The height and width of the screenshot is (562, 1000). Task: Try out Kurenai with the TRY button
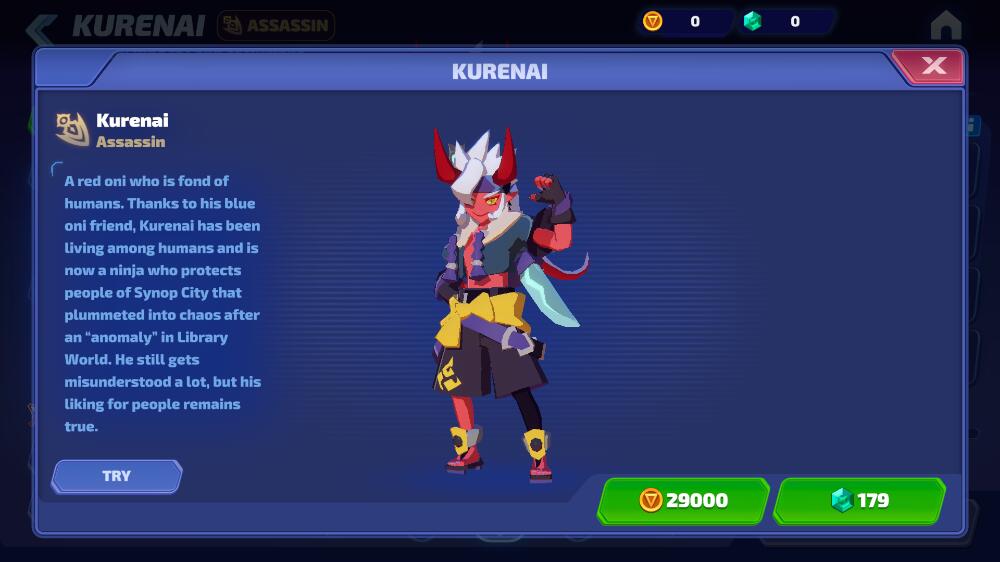click(x=117, y=476)
